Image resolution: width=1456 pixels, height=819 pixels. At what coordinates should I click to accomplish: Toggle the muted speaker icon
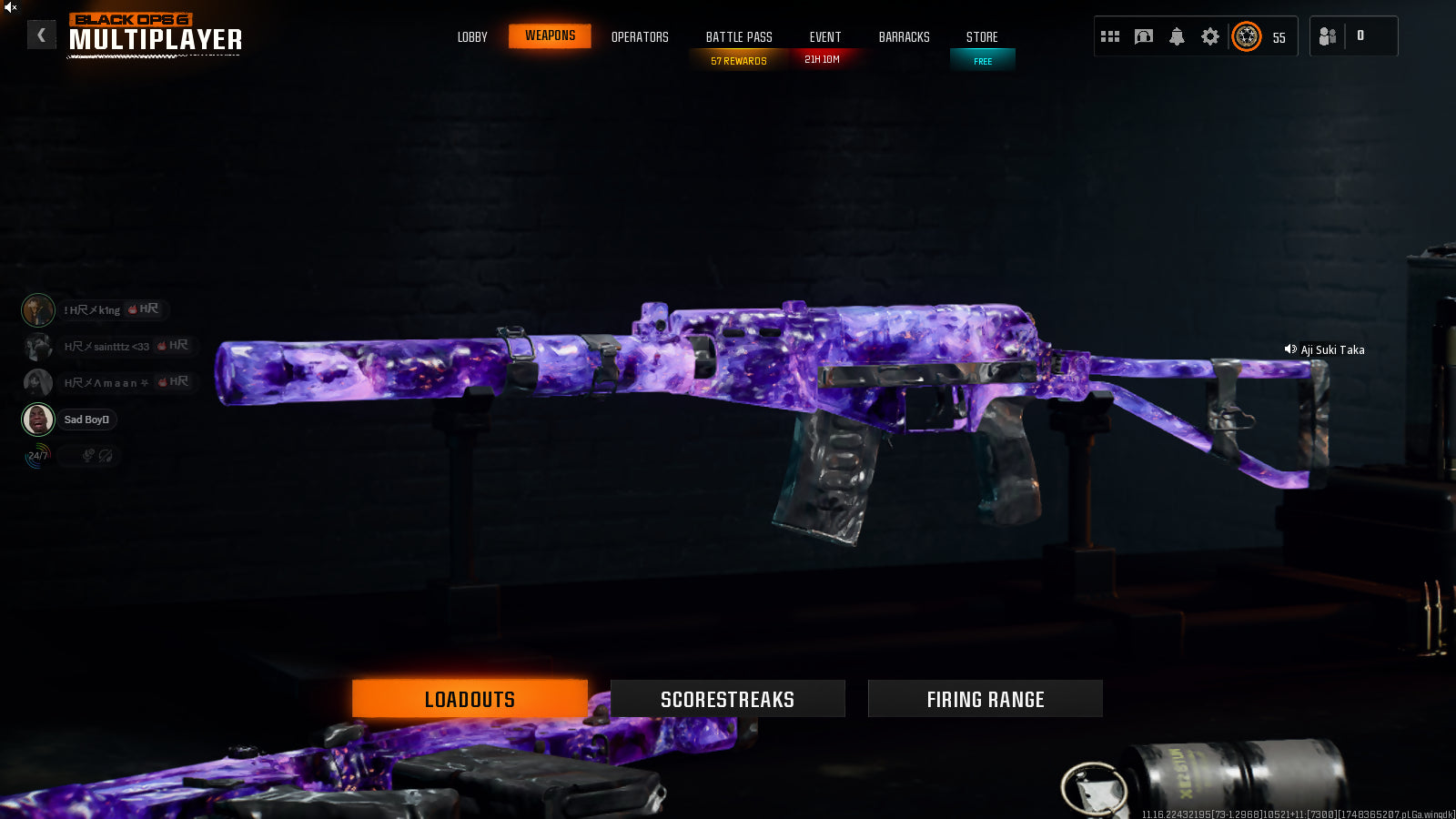coord(10,7)
